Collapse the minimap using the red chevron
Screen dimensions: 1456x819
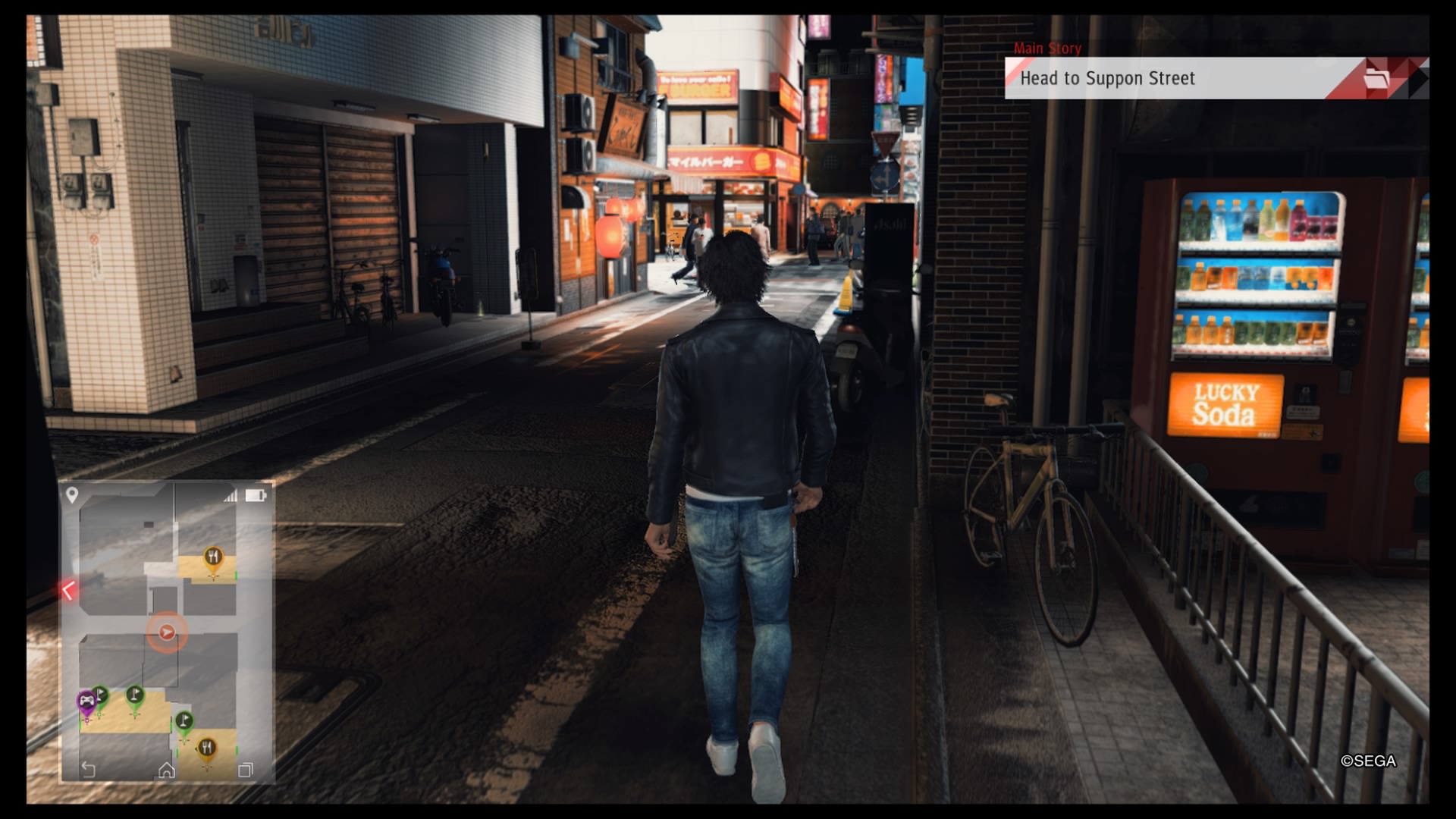pyautogui.click(x=68, y=588)
